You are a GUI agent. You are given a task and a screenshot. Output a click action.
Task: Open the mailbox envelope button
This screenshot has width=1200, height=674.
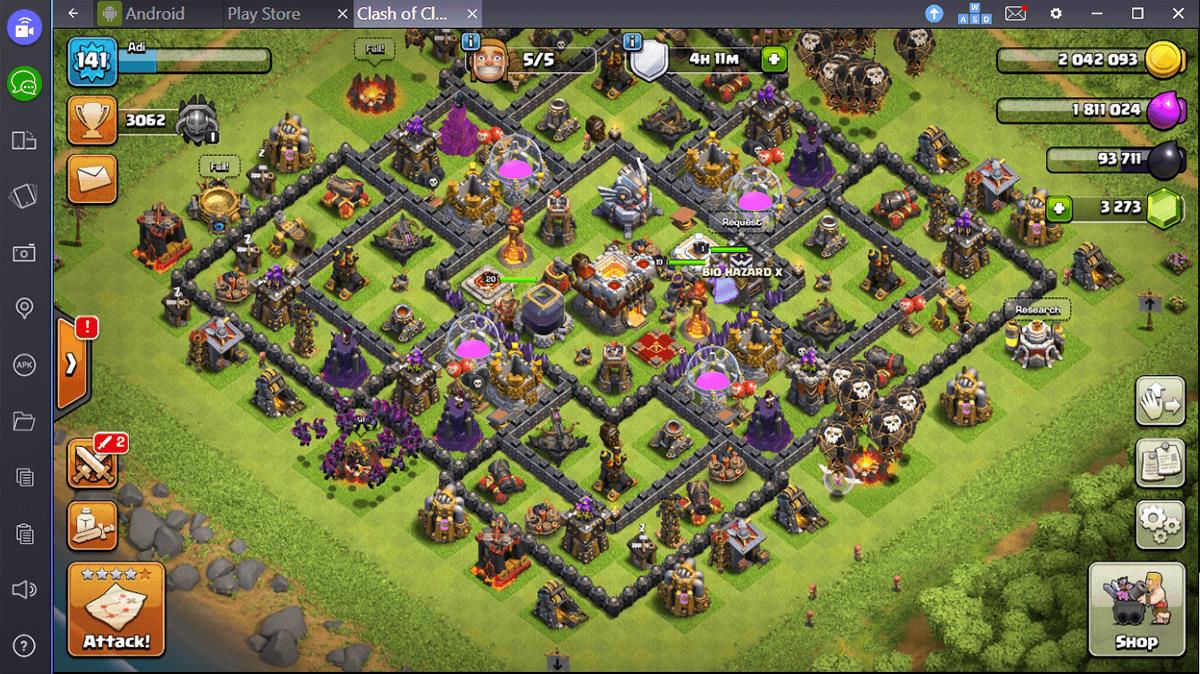92,179
